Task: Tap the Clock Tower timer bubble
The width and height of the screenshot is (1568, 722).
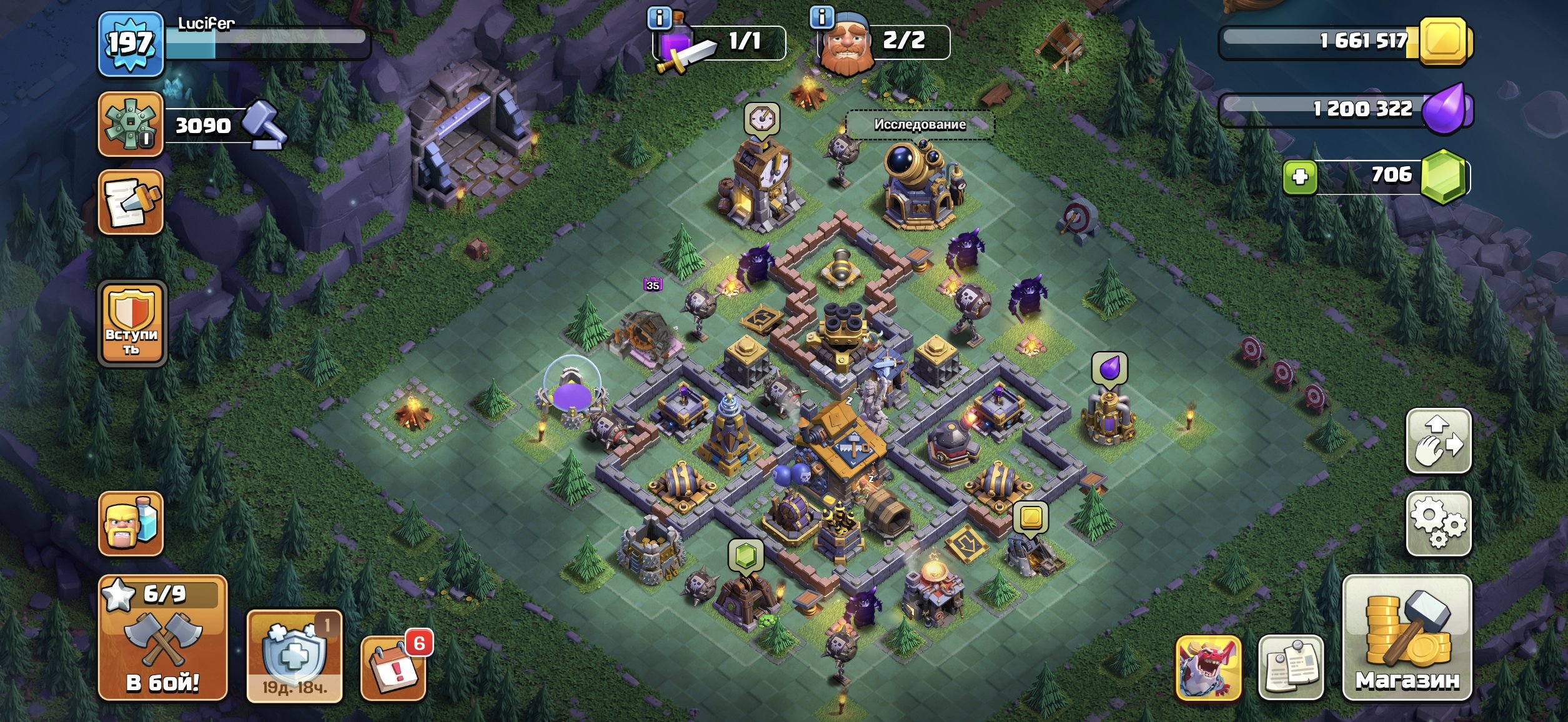Action: coord(762,118)
